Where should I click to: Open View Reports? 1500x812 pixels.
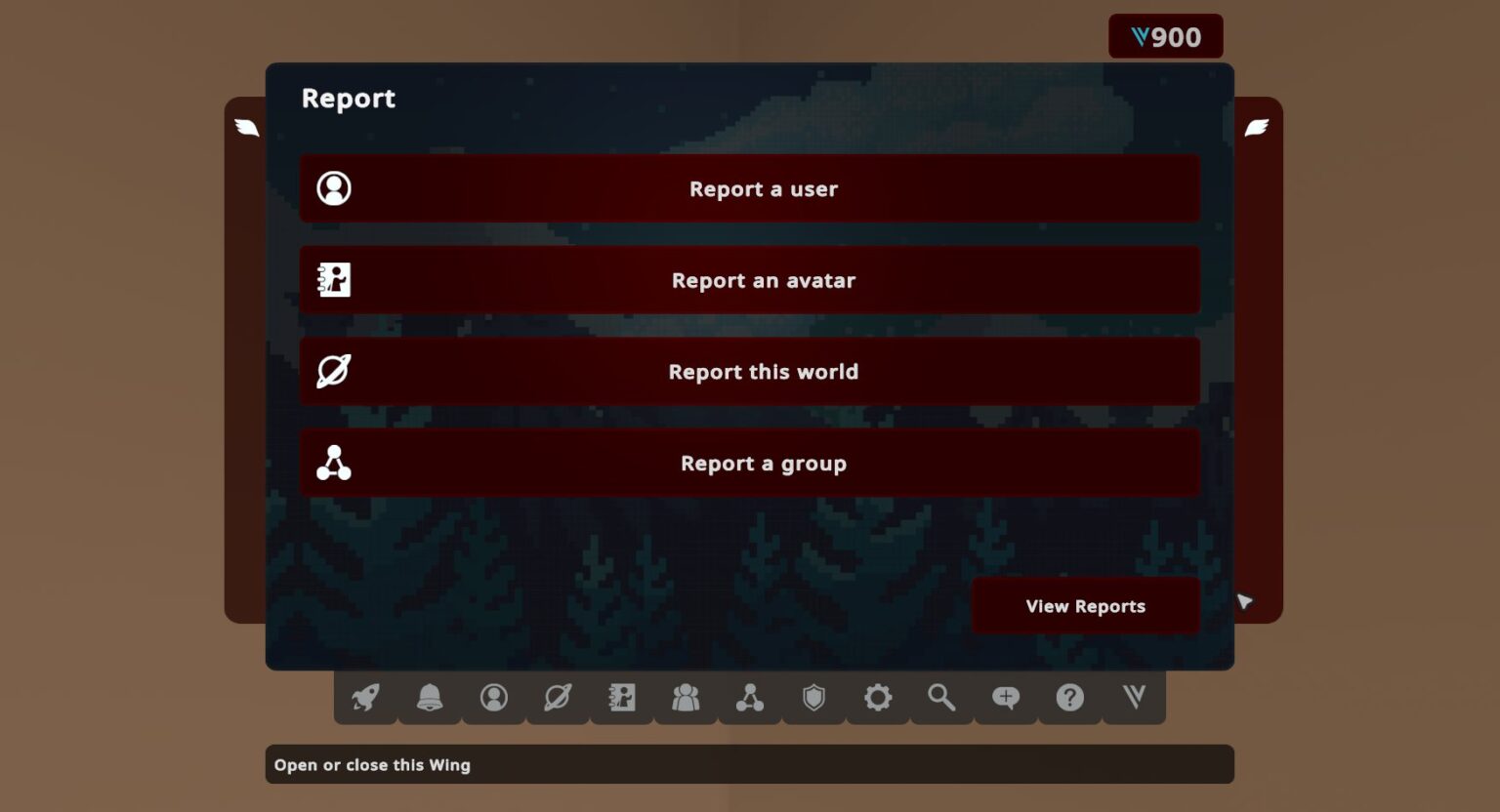pos(1084,605)
